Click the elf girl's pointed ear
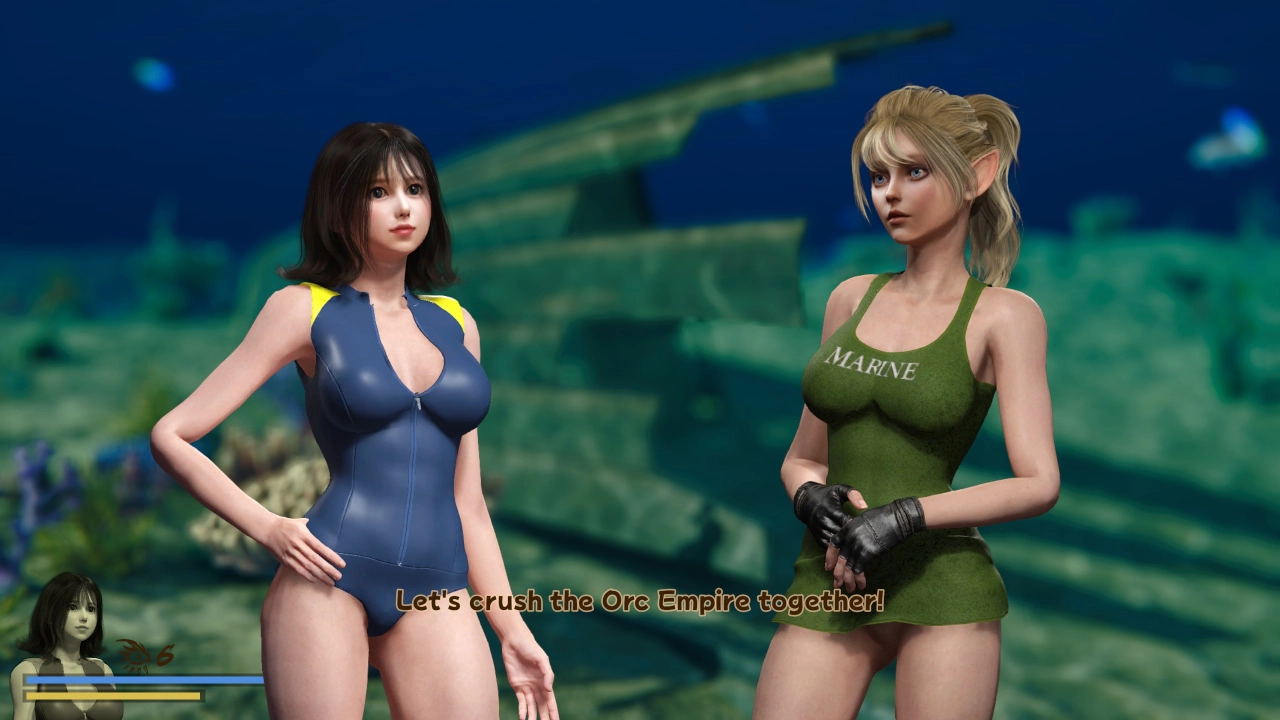This screenshot has height=720, width=1280. click(x=985, y=172)
